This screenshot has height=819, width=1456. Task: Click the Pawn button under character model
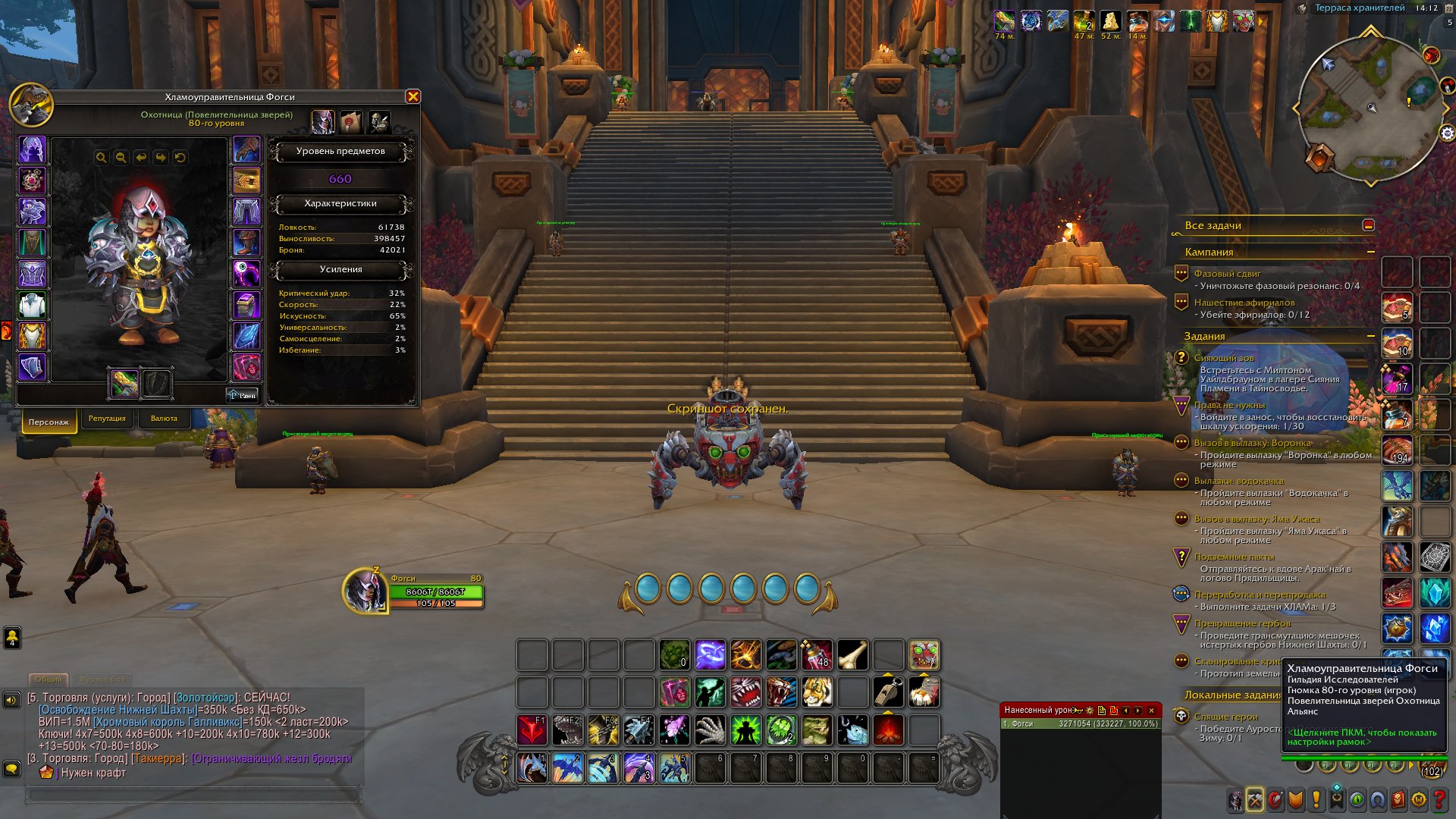tap(243, 394)
